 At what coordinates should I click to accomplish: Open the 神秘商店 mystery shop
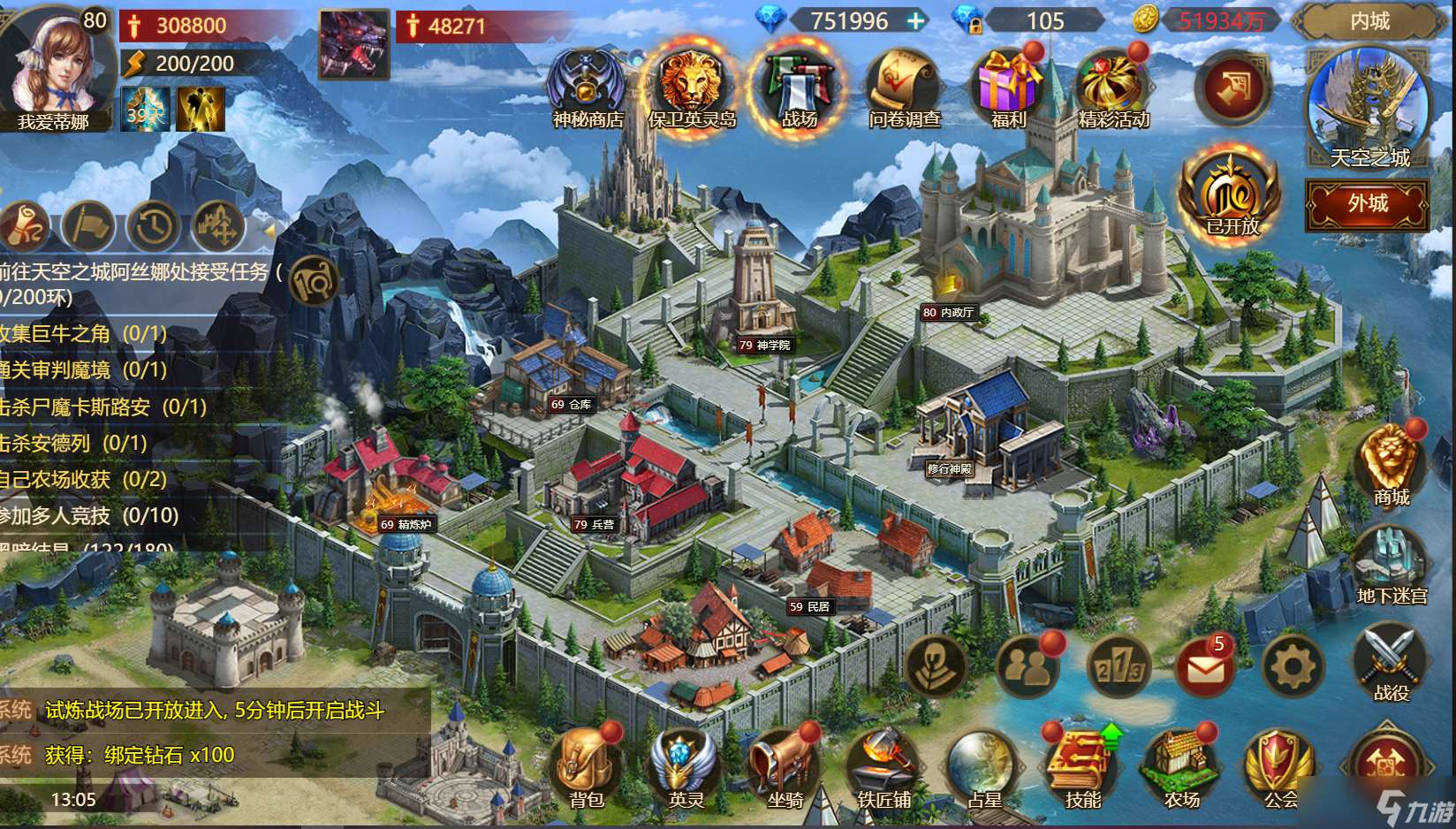tap(587, 88)
